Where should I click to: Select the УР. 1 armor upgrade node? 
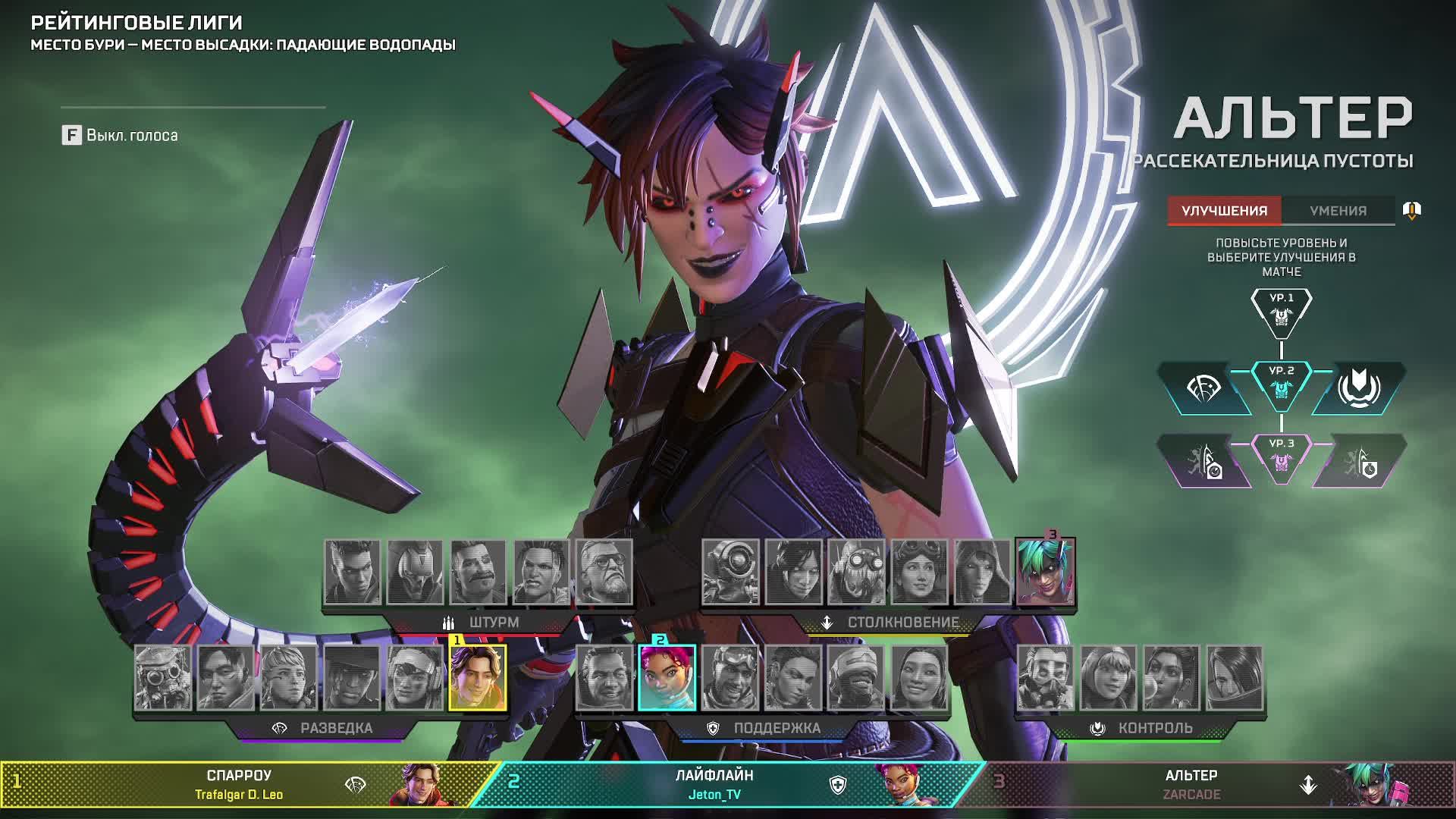1282,311
